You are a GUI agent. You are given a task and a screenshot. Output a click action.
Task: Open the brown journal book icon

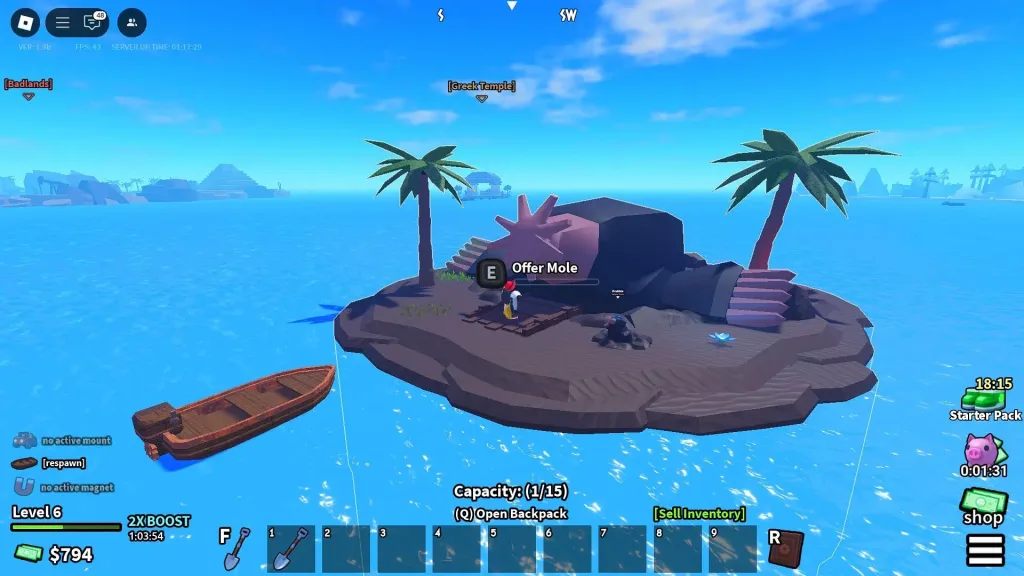(786, 549)
